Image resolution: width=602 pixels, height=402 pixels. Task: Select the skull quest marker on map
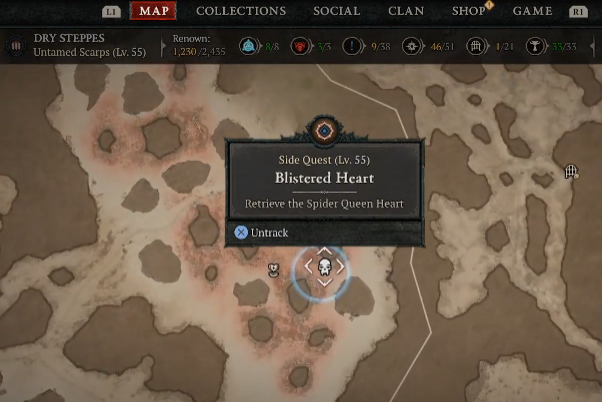click(324, 267)
